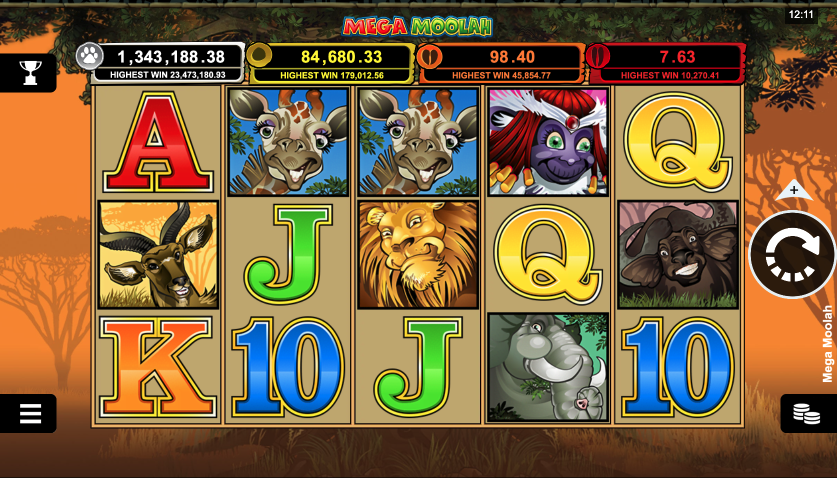Expand options with the plus button above spin

[x=793, y=189]
